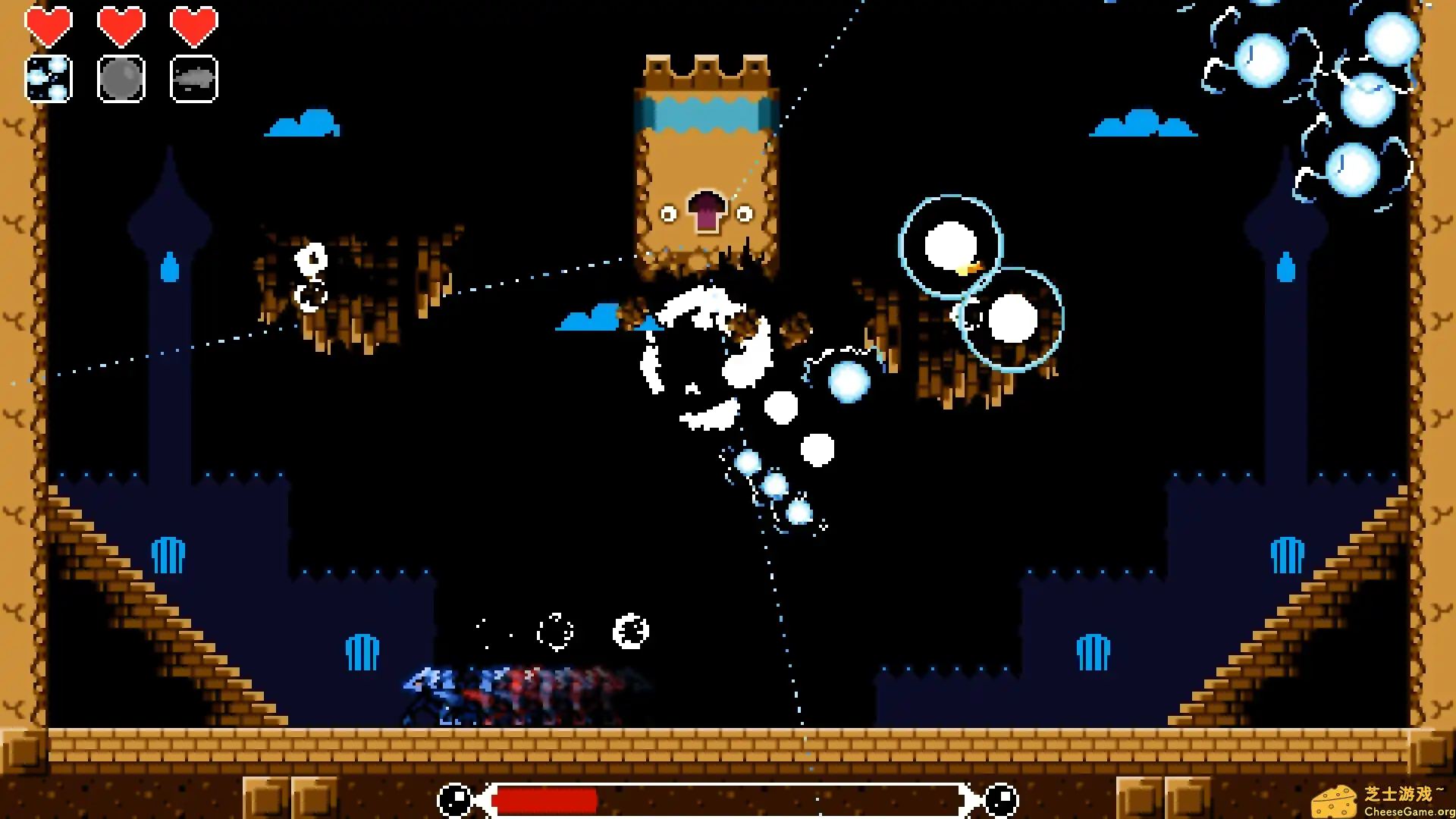Click the middle heart in the health display
Viewport: 1456px width, 819px height.
pos(121,27)
